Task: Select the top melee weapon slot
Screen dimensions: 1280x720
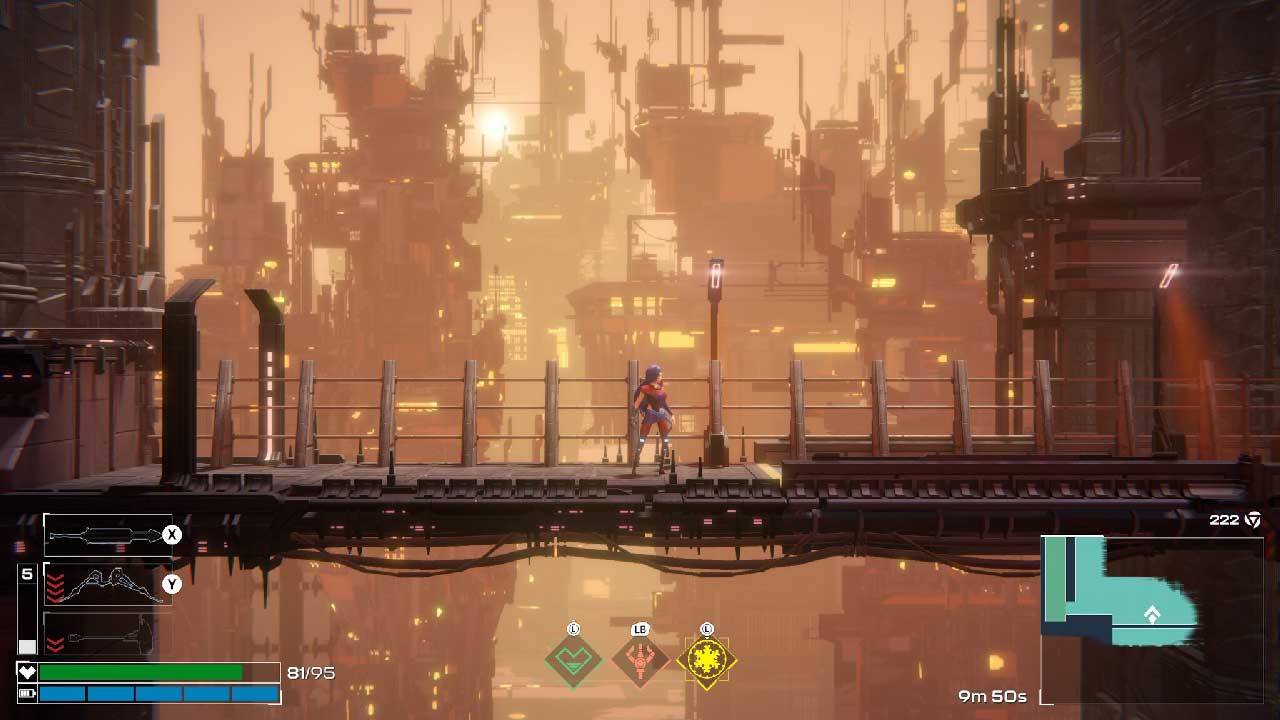Action: click(107, 536)
